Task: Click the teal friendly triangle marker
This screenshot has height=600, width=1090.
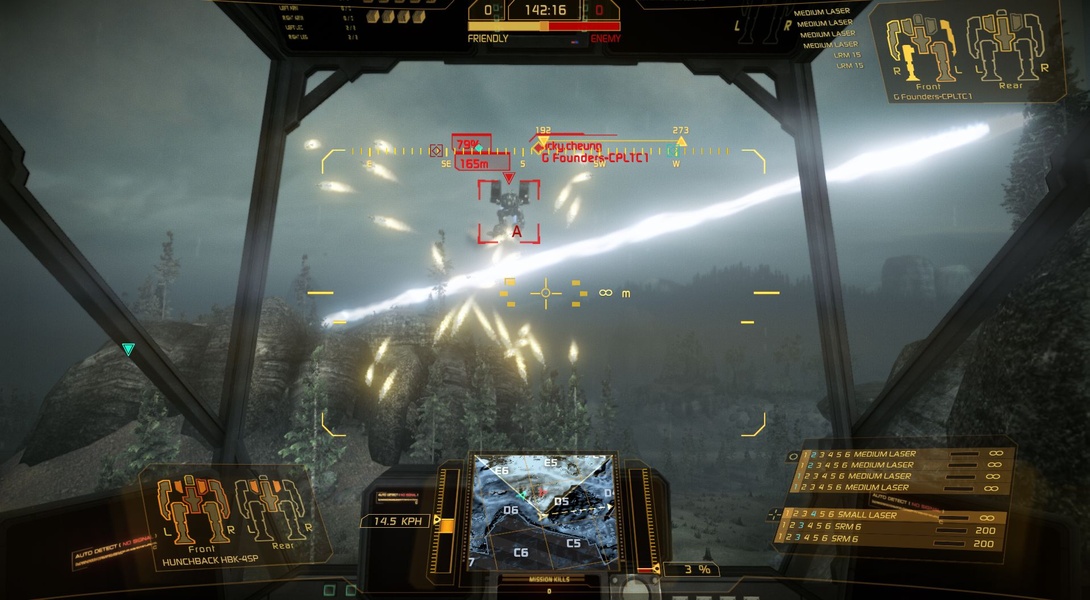Action: tap(128, 349)
